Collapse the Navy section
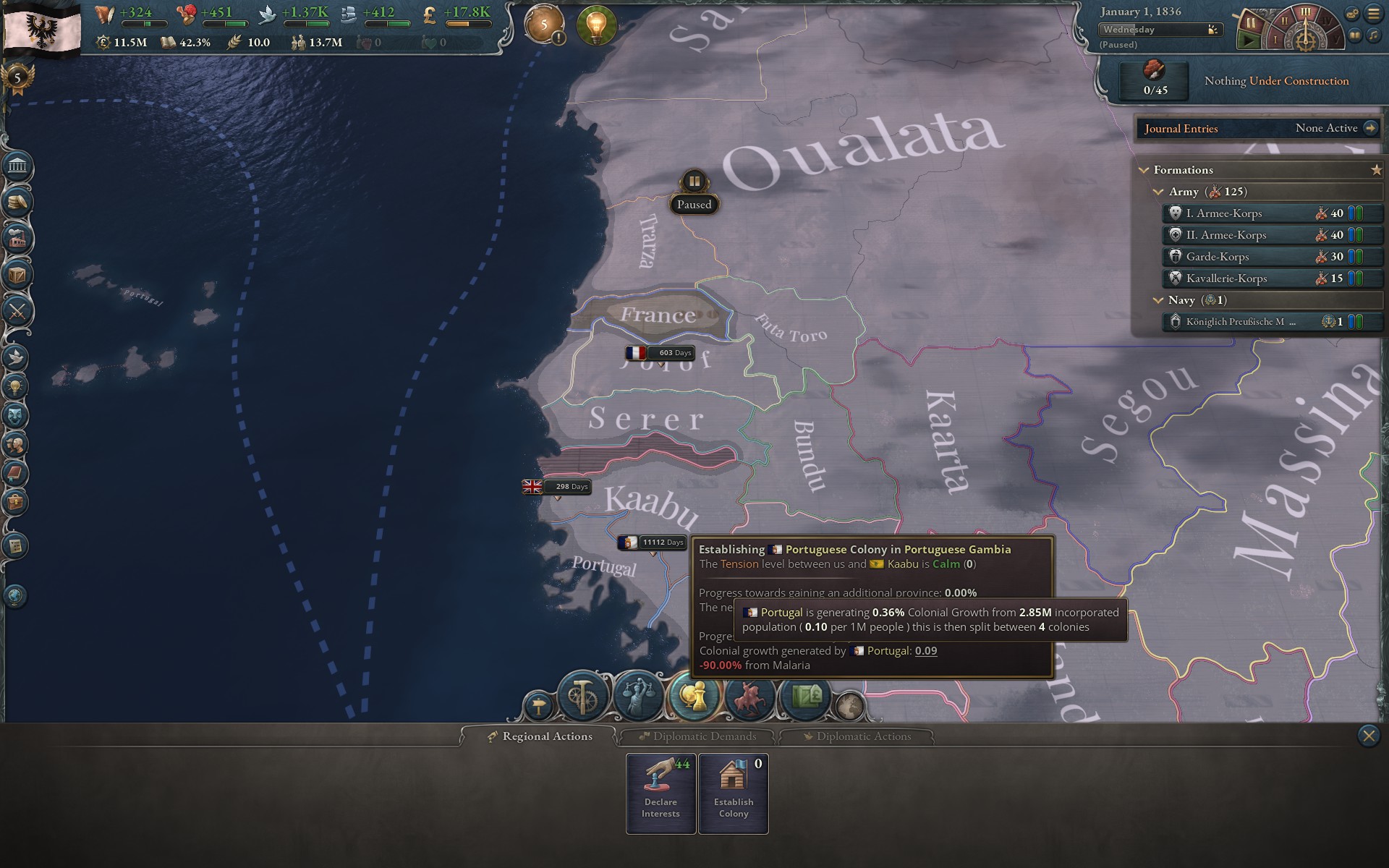 click(x=1157, y=300)
